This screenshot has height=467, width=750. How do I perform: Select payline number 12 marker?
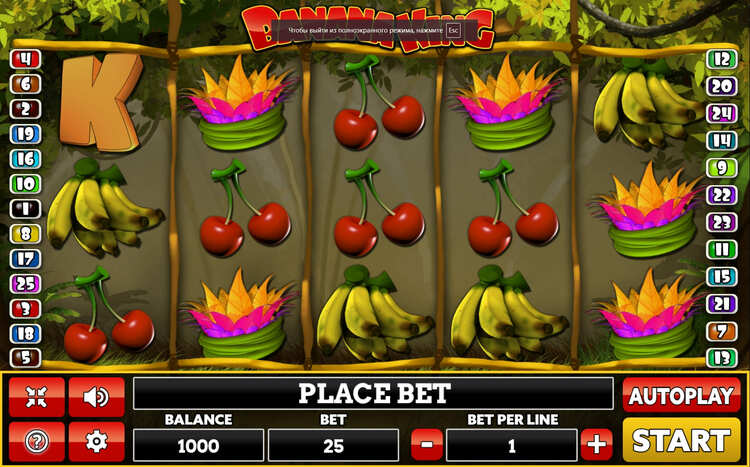721,59
